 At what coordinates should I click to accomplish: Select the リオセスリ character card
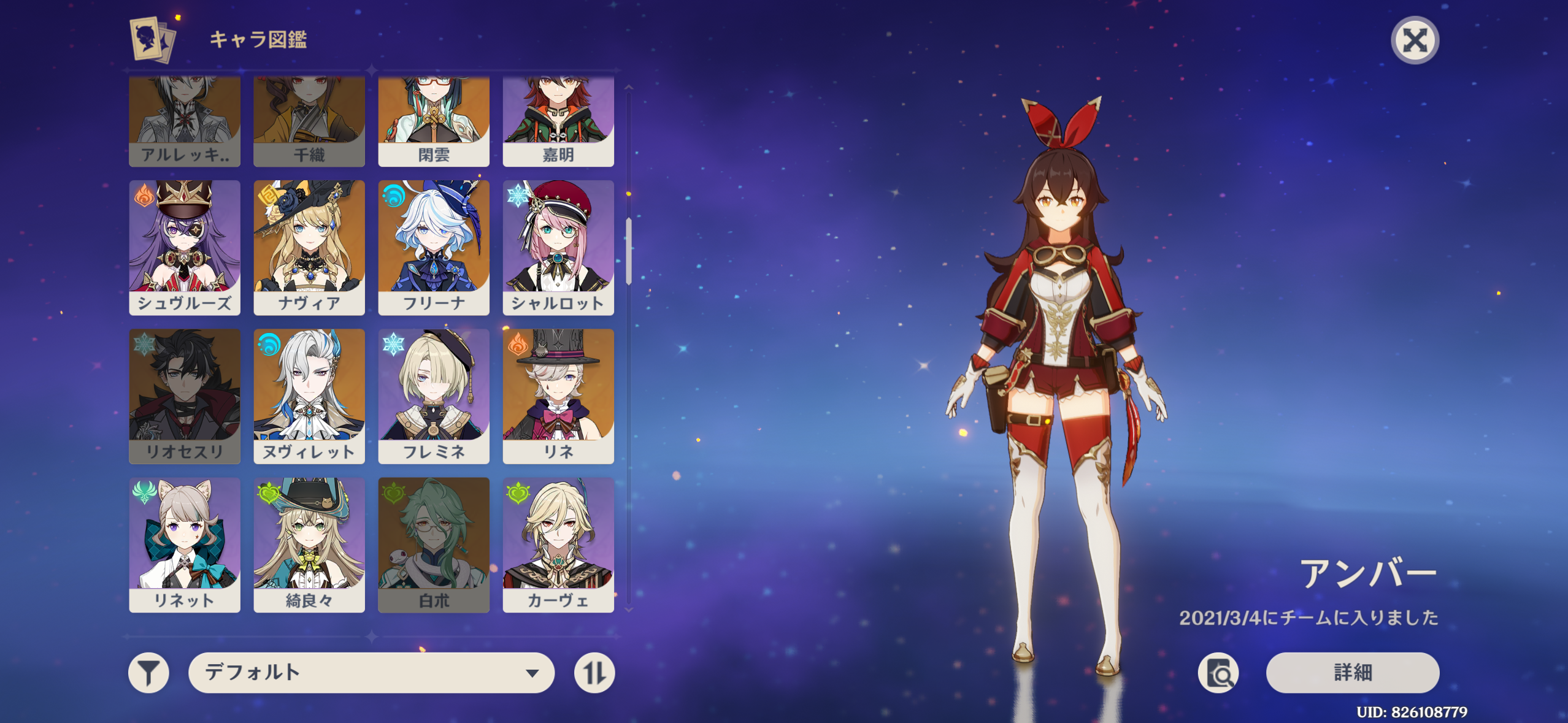click(185, 396)
